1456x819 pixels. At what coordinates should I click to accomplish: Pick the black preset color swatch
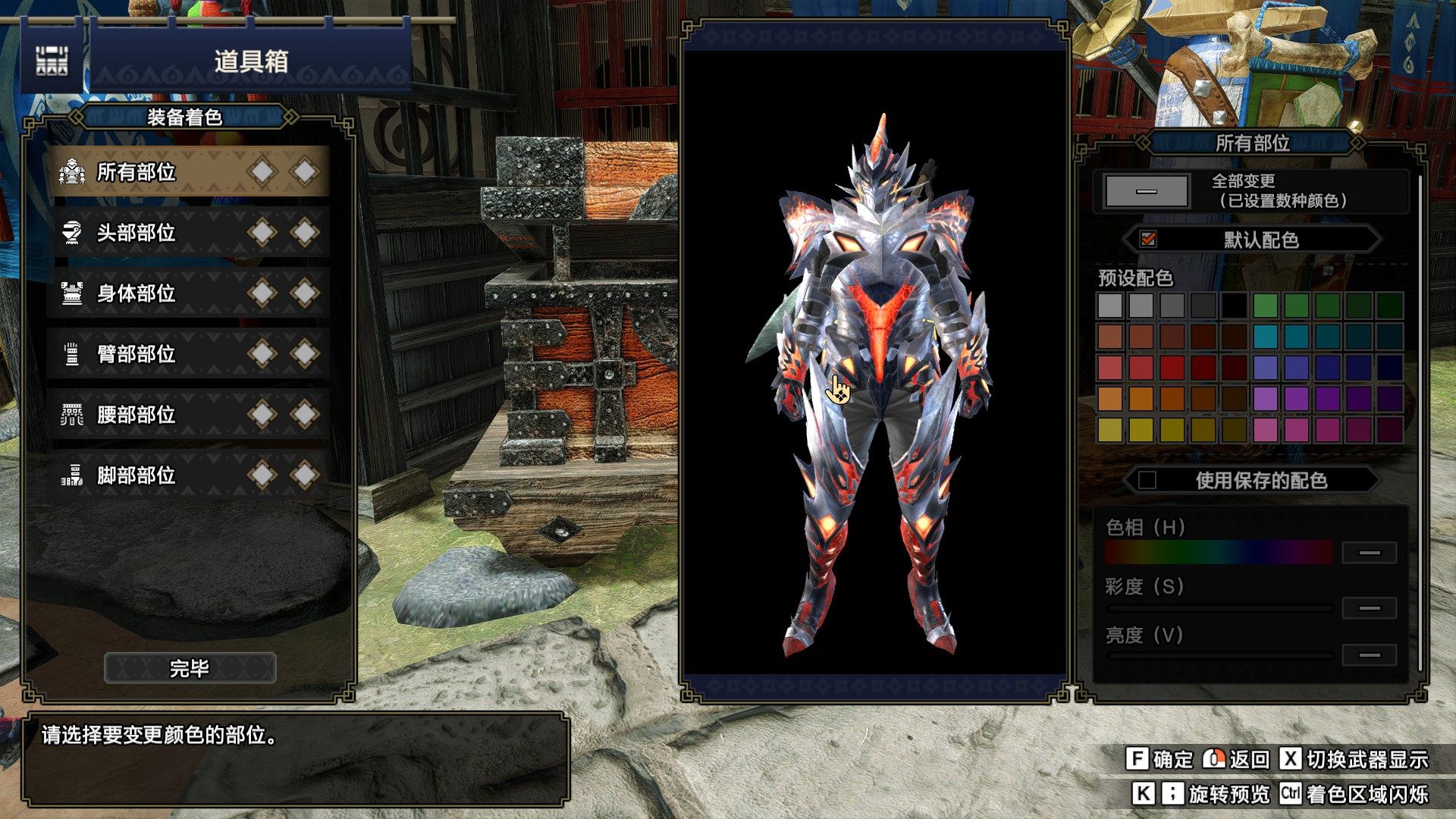tap(1234, 306)
